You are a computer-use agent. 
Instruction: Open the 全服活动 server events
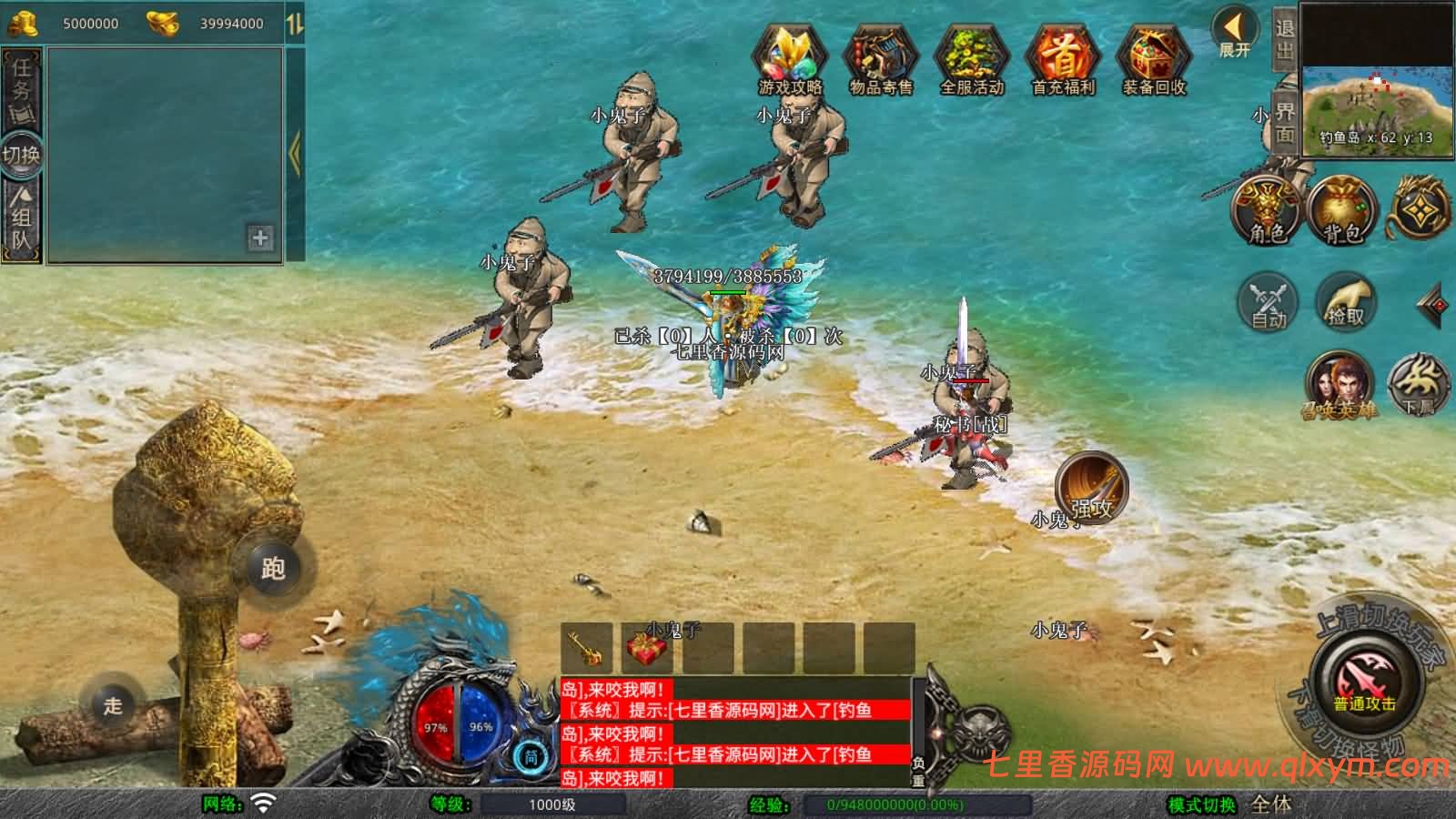972,60
